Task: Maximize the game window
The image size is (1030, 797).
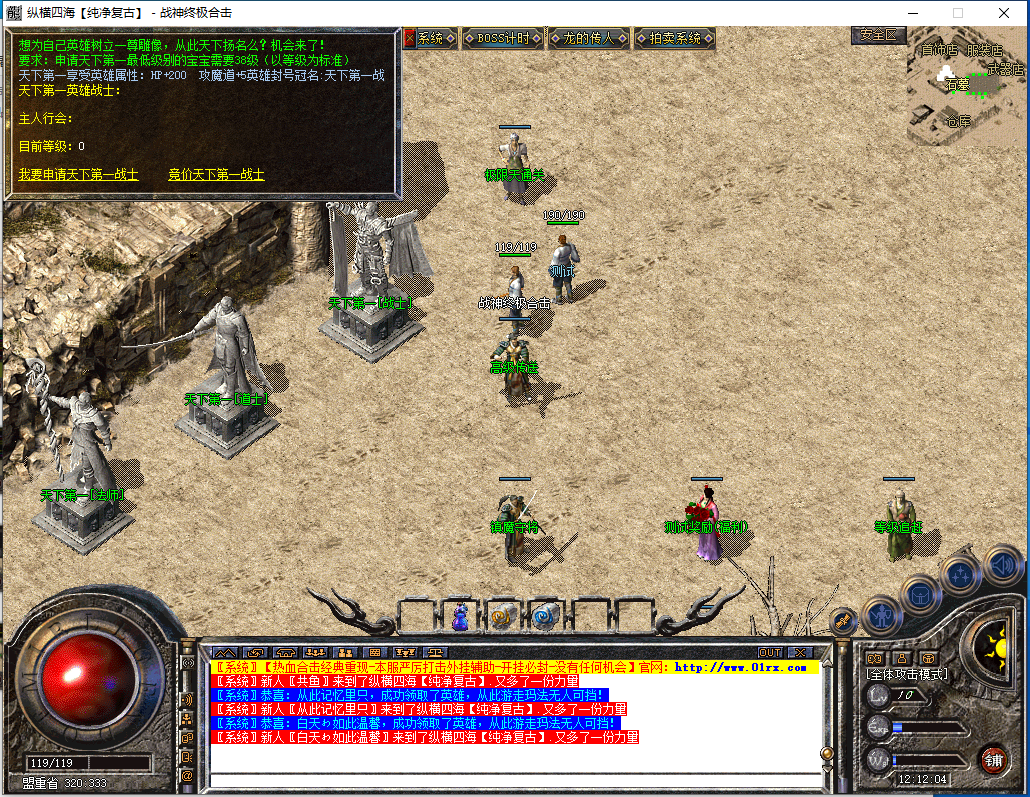Action: pyautogui.click(x=957, y=13)
